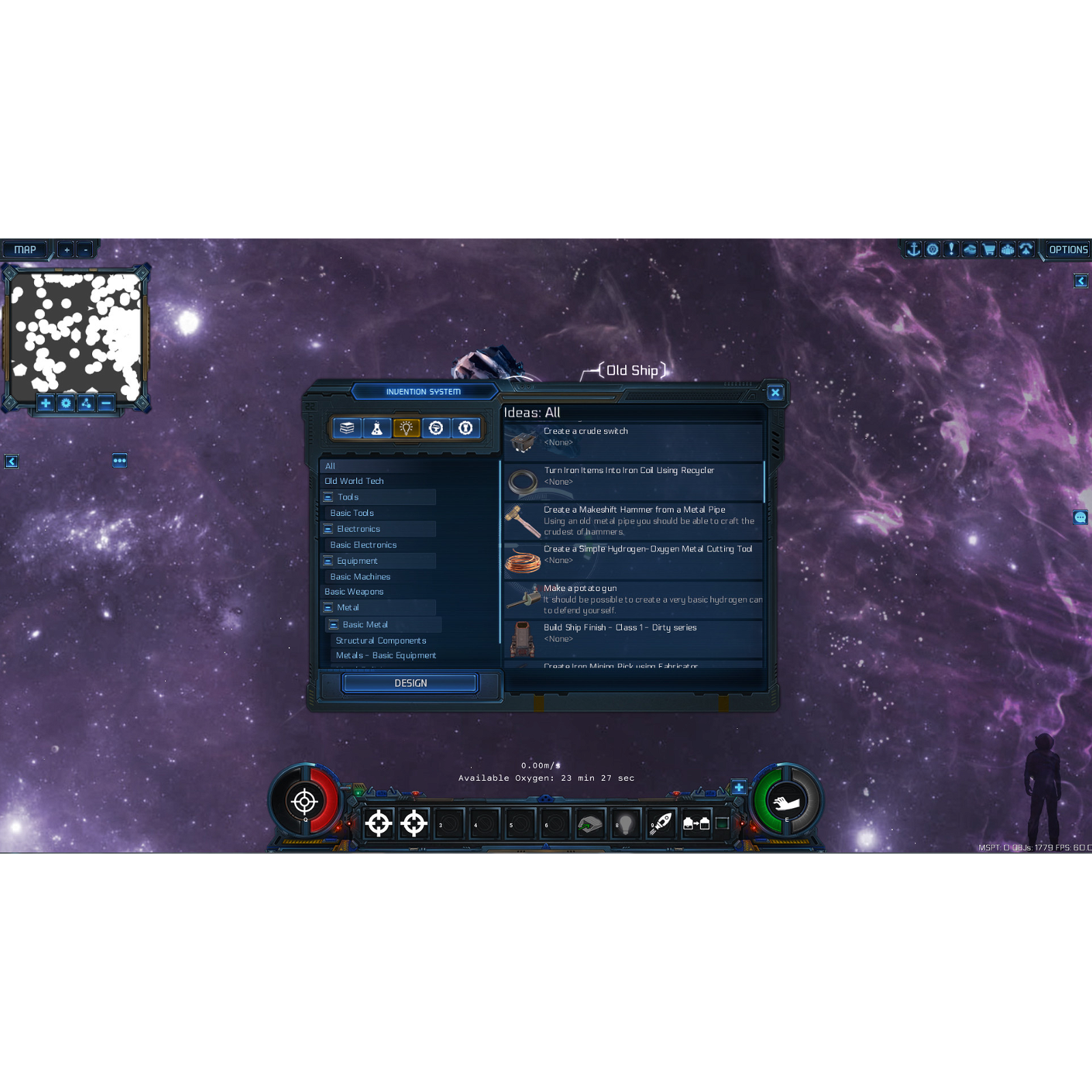The height and width of the screenshot is (1092, 1092).
Task: Collapse the Tools category in the list
Action: [x=328, y=497]
